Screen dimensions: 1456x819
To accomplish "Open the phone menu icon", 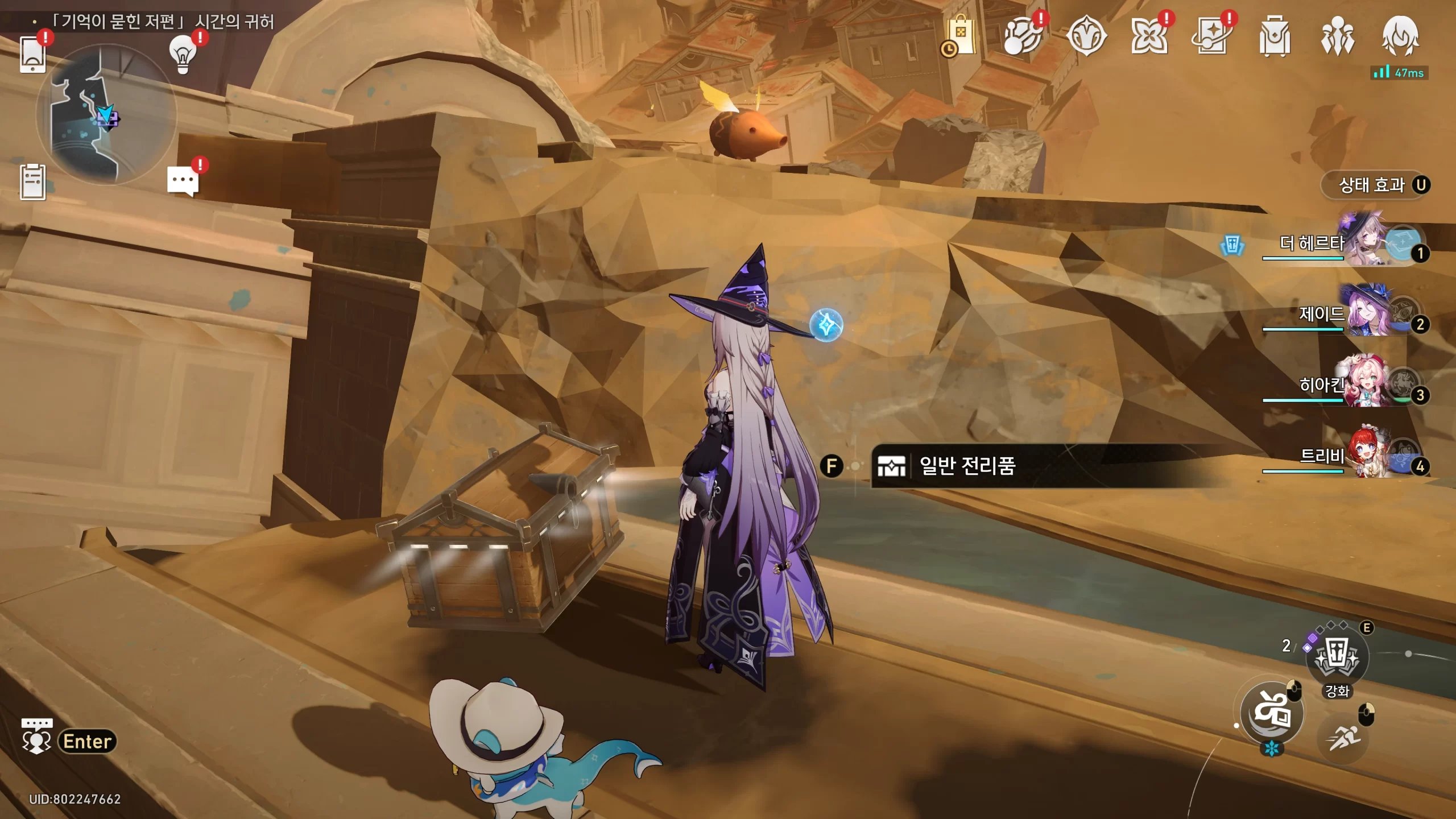I will (x=32, y=55).
